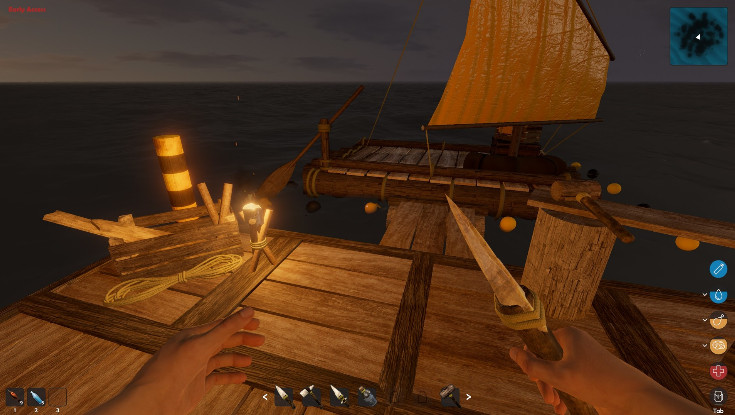Open the backpack inventory icon
Screen dimensions: 735x415
pyautogui.click(x=718, y=396)
